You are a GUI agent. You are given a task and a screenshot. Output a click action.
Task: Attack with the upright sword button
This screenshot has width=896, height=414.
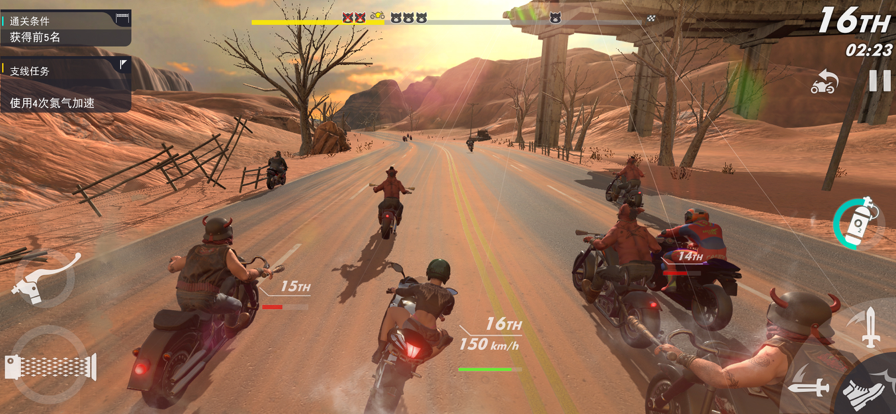point(868,327)
